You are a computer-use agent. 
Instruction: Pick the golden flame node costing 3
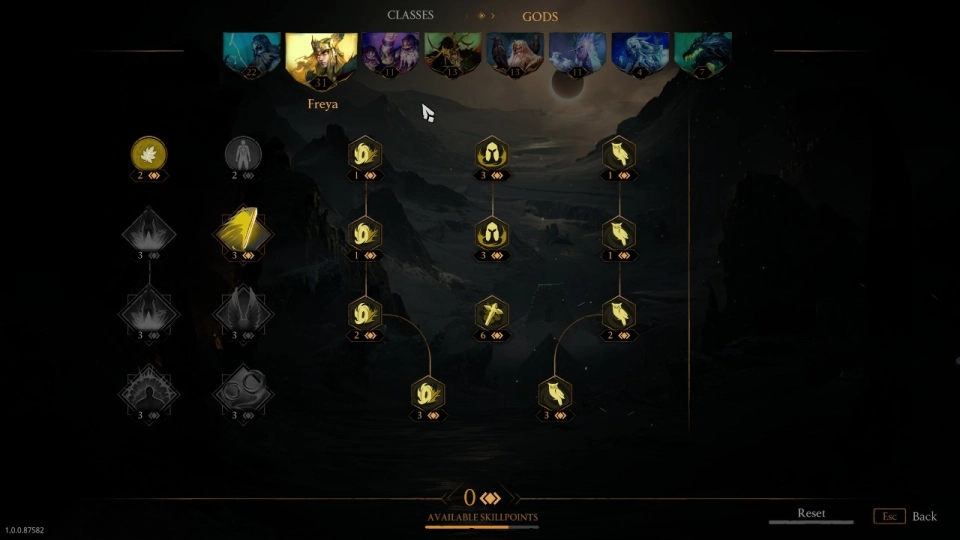click(428, 393)
